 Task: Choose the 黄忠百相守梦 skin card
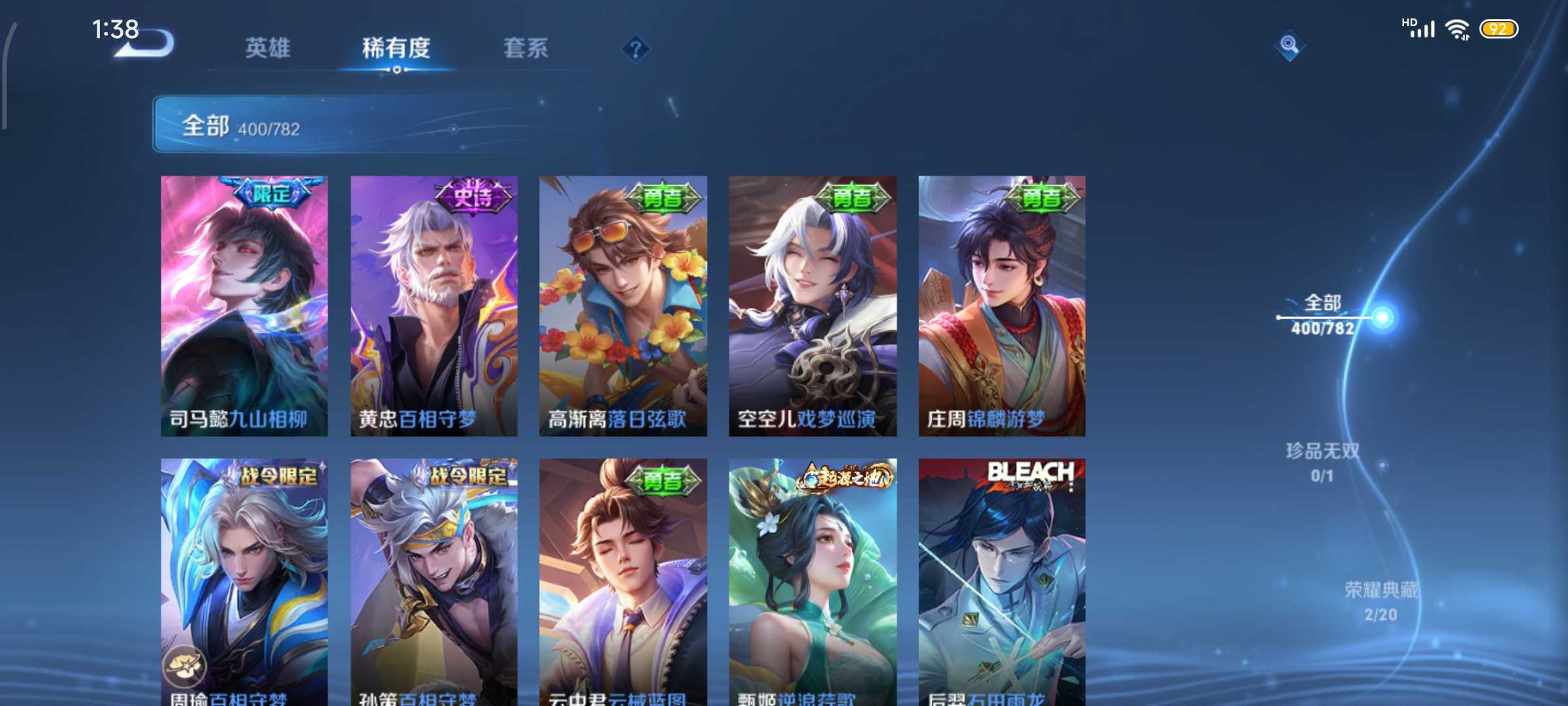tap(434, 305)
